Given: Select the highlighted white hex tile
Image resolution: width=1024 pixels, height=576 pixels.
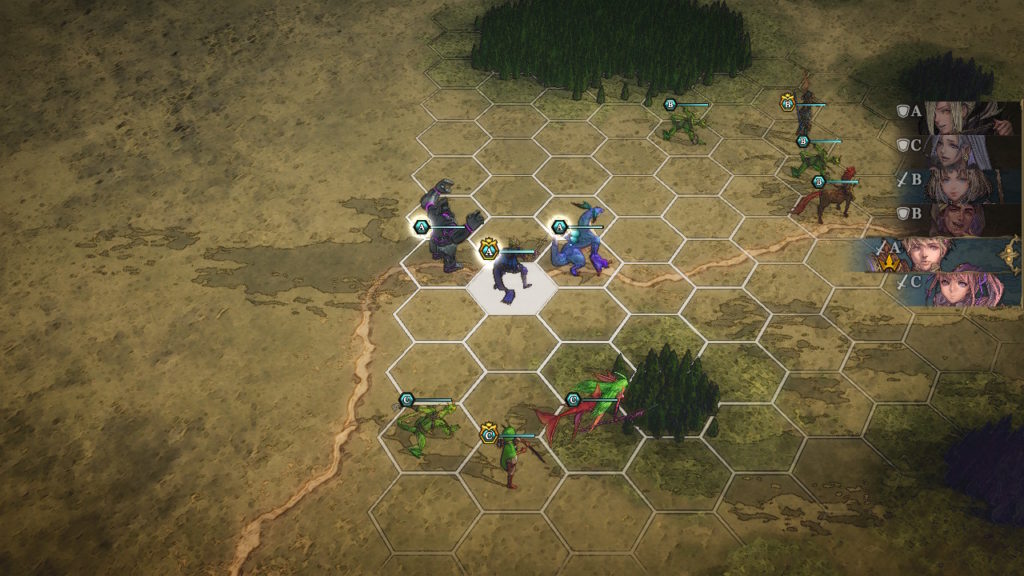Looking at the screenshot, I should (511, 289).
